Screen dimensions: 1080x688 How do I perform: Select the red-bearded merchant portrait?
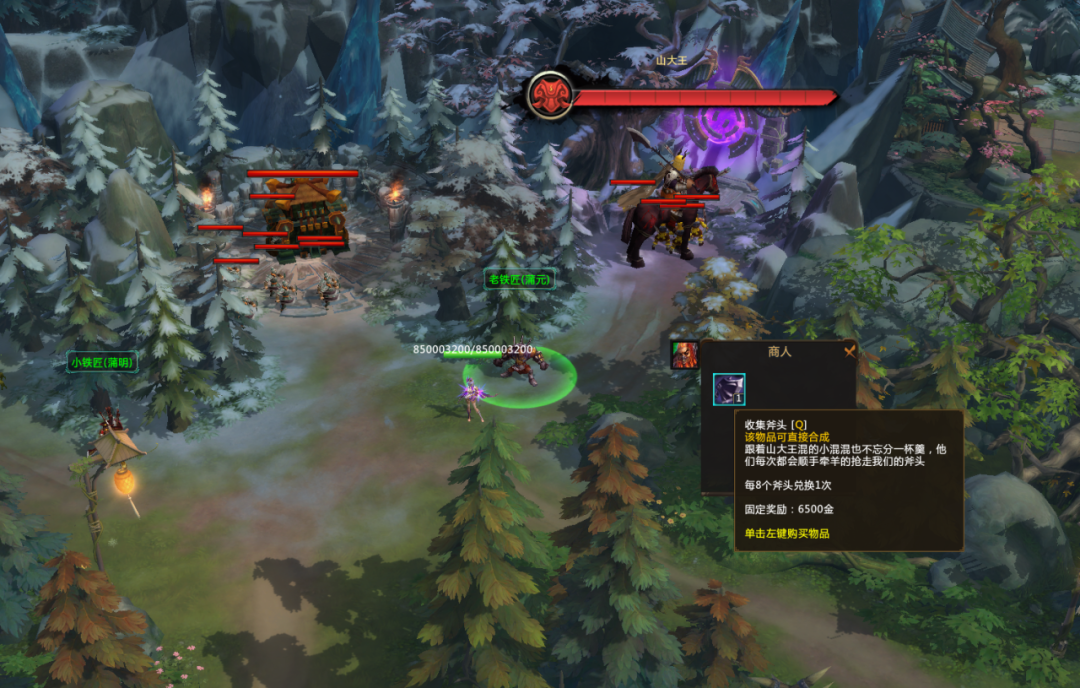point(684,355)
